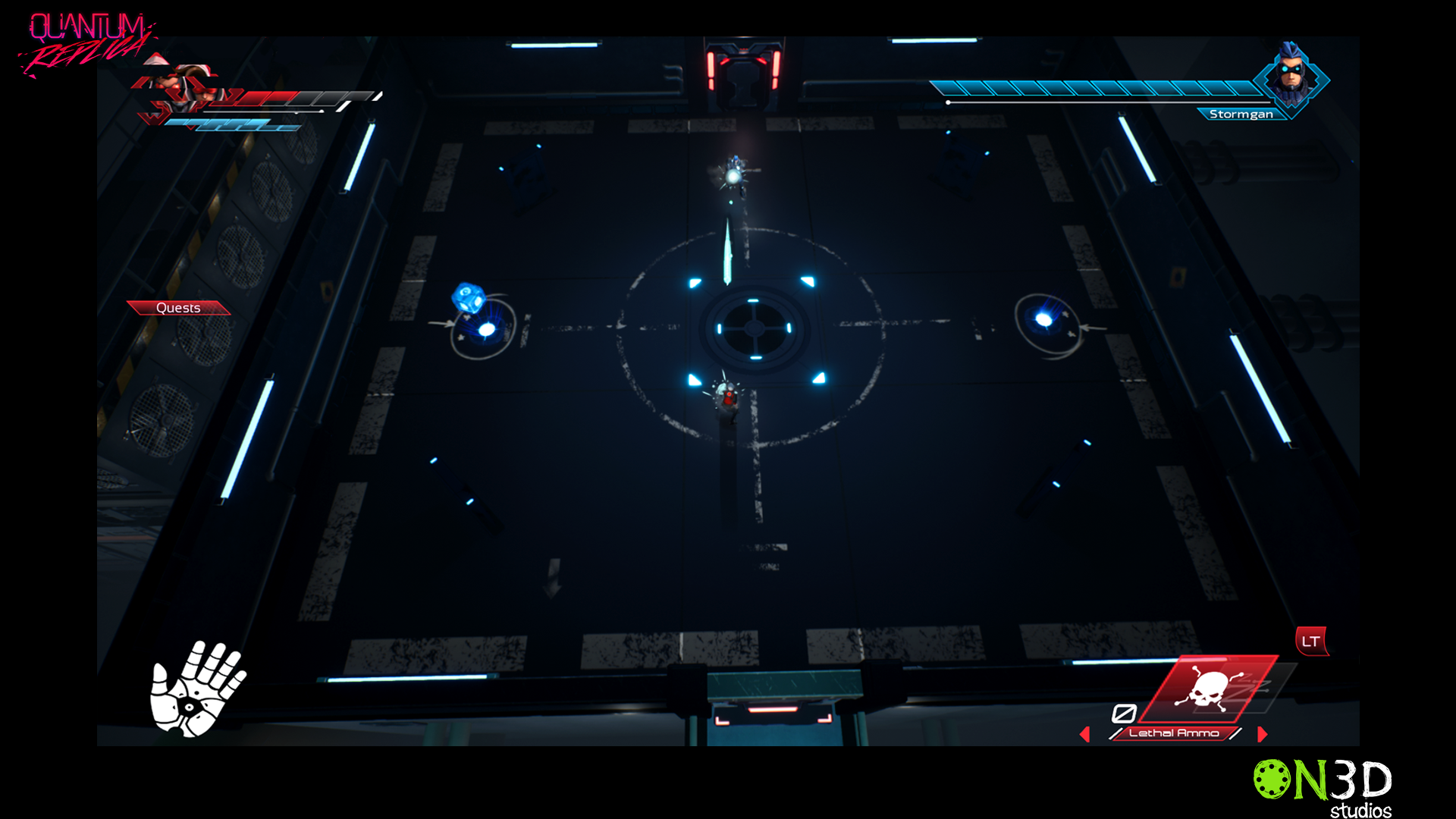Screen dimensions: 1456x819
Task: Toggle the glowing blue dice pickup
Action: tap(468, 297)
